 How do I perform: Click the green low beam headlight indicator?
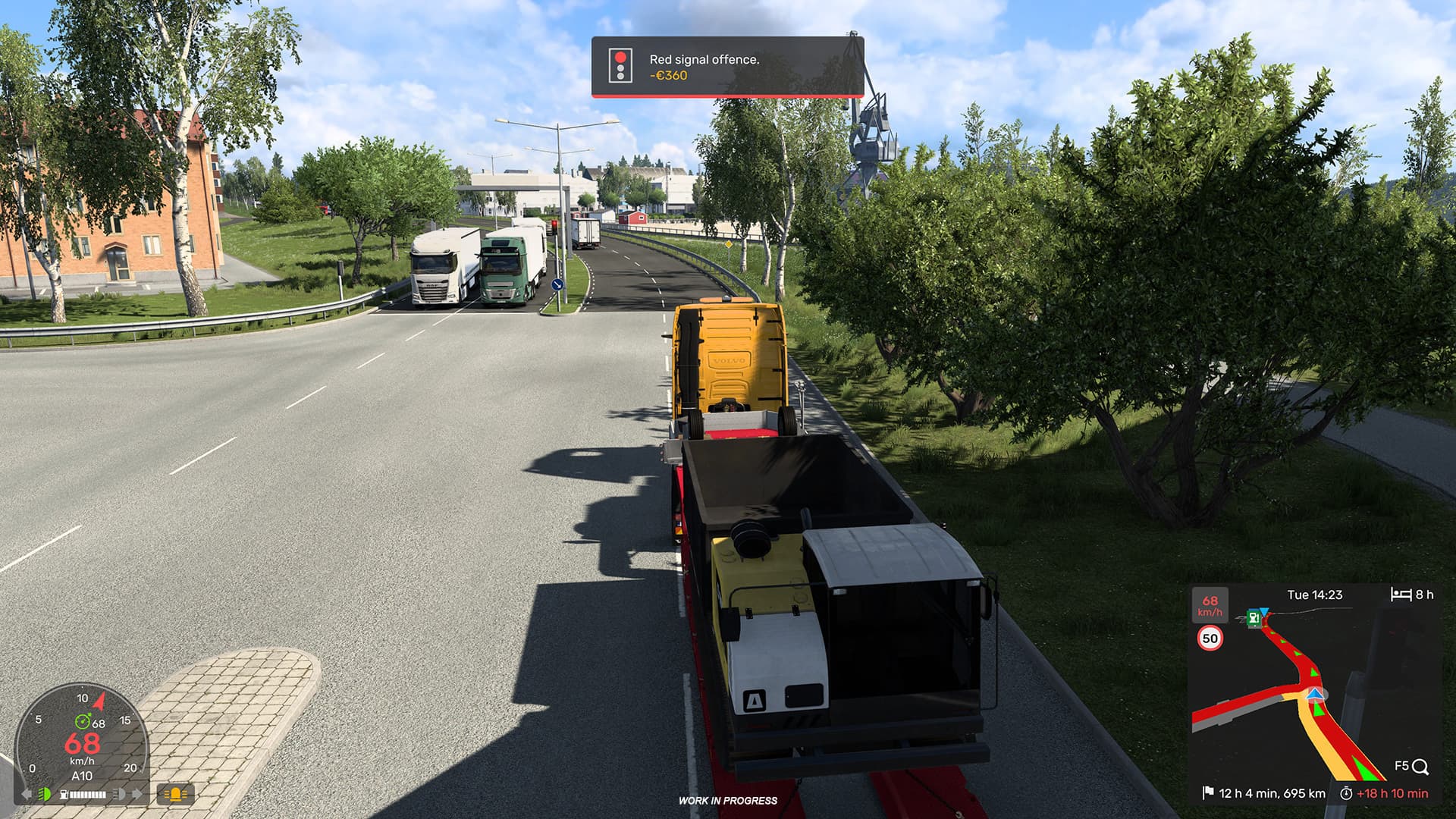click(x=45, y=794)
